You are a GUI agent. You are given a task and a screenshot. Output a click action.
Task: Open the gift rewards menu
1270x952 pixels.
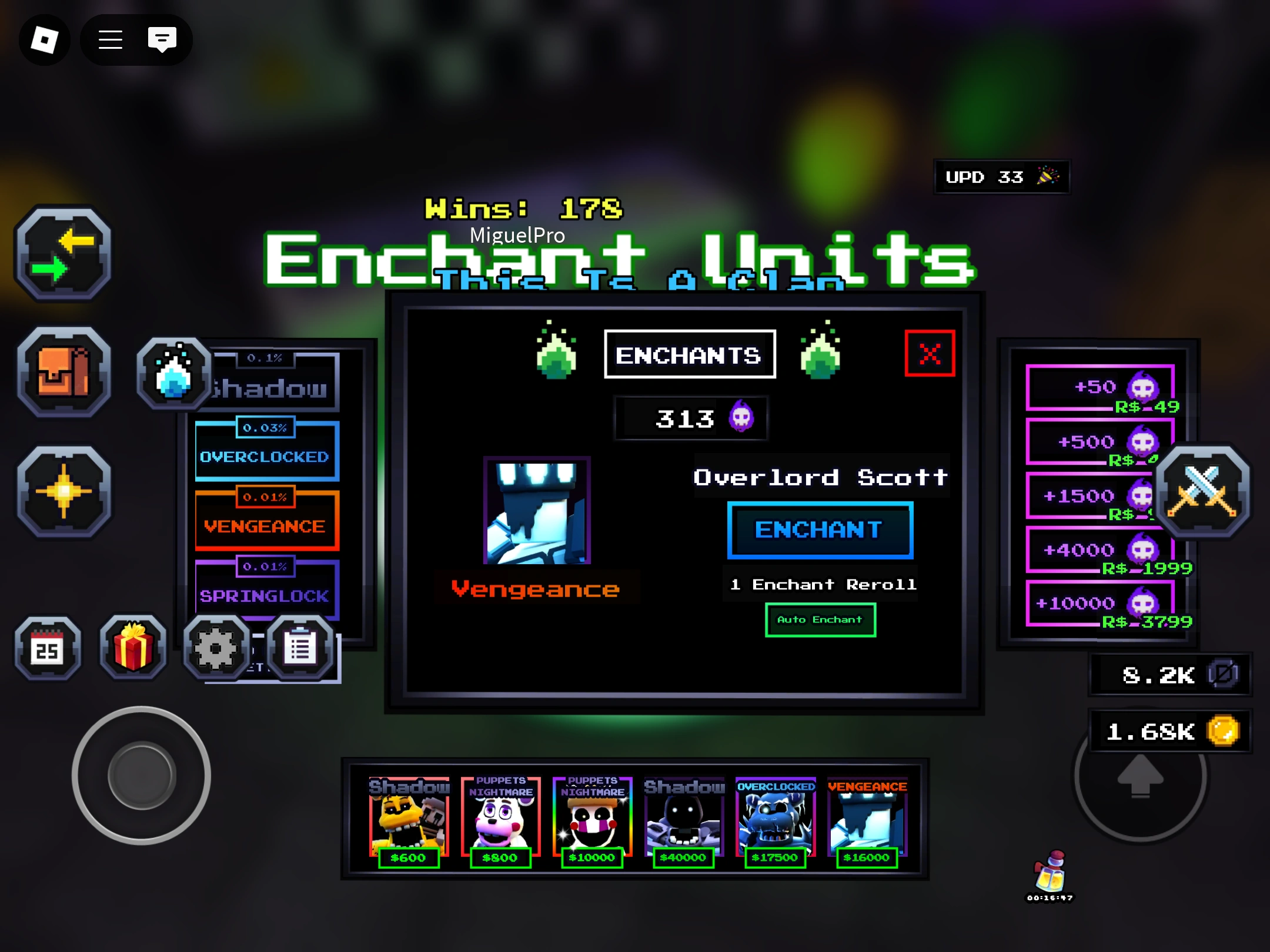(x=132, y=648)
